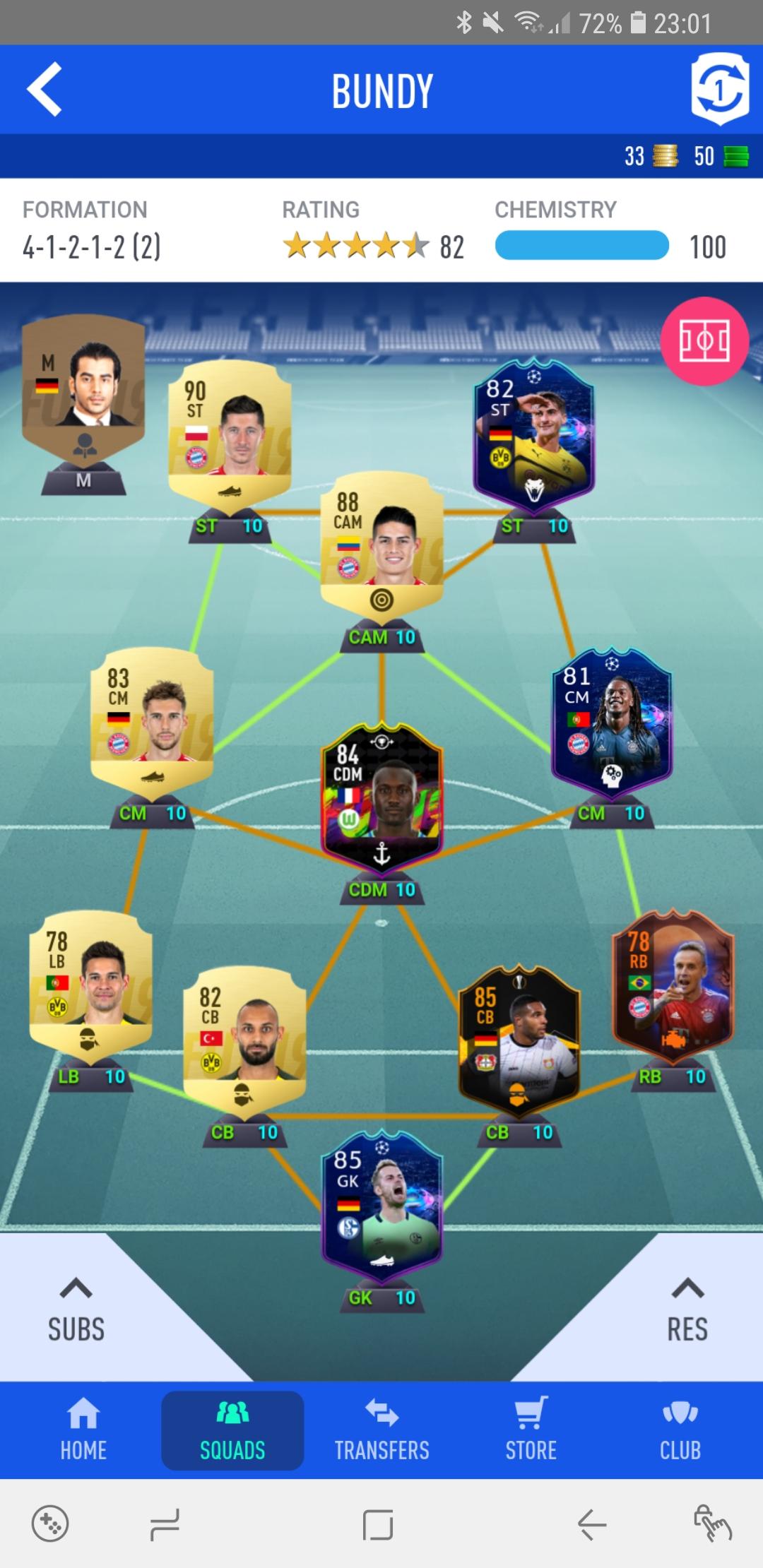This screenshot has width=763, height=1568.
Task: Open the Store tab
Action: point(531,1430)
